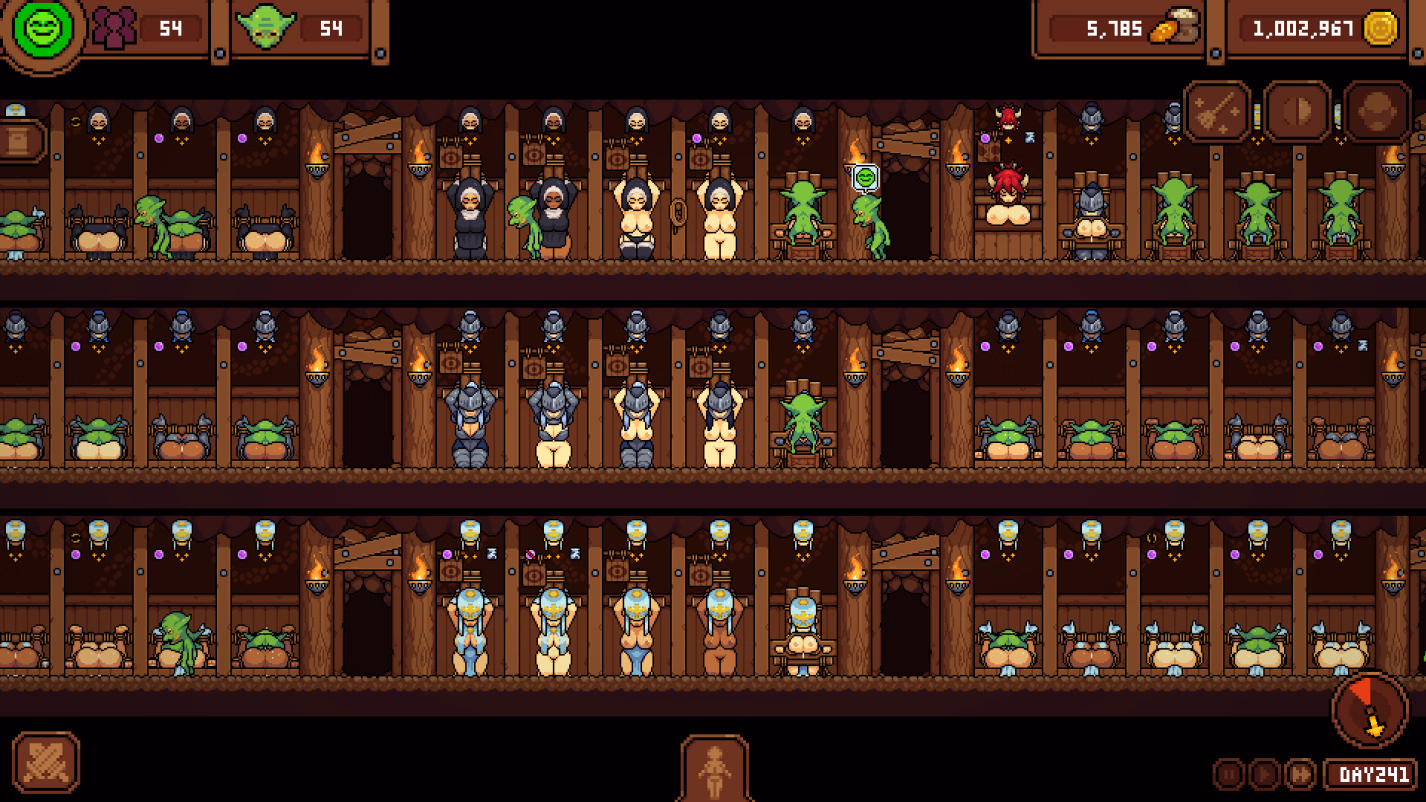1426x802 pixels.
Task: Click the character silhouette button bottom-center
Action: click(715, 772)
